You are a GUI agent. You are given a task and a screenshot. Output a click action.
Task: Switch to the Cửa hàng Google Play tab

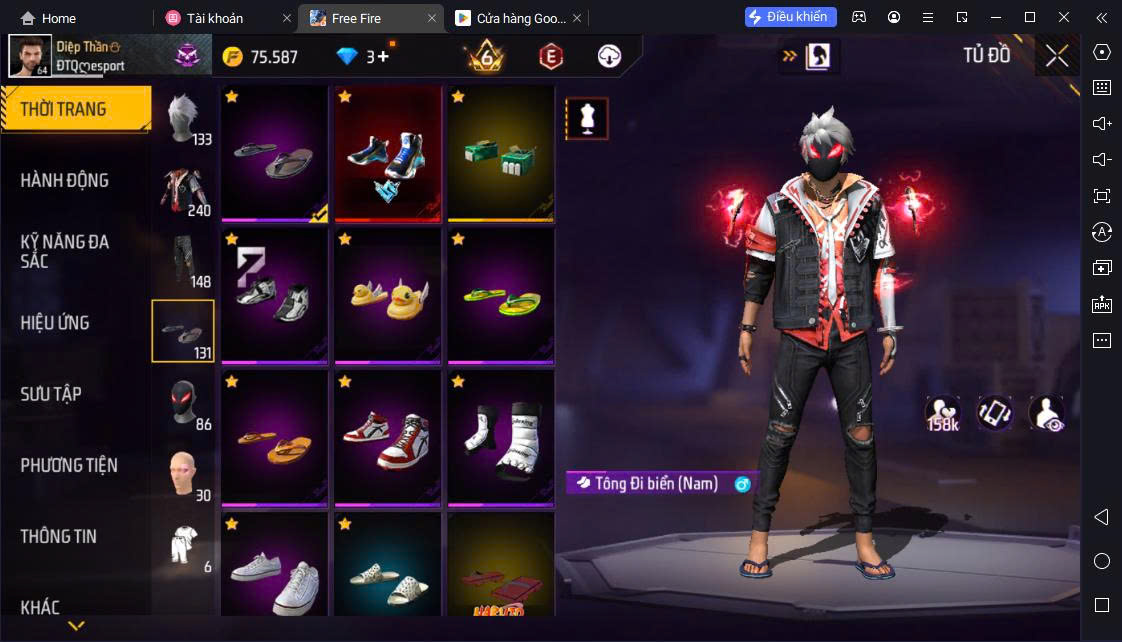coord(512,18)
